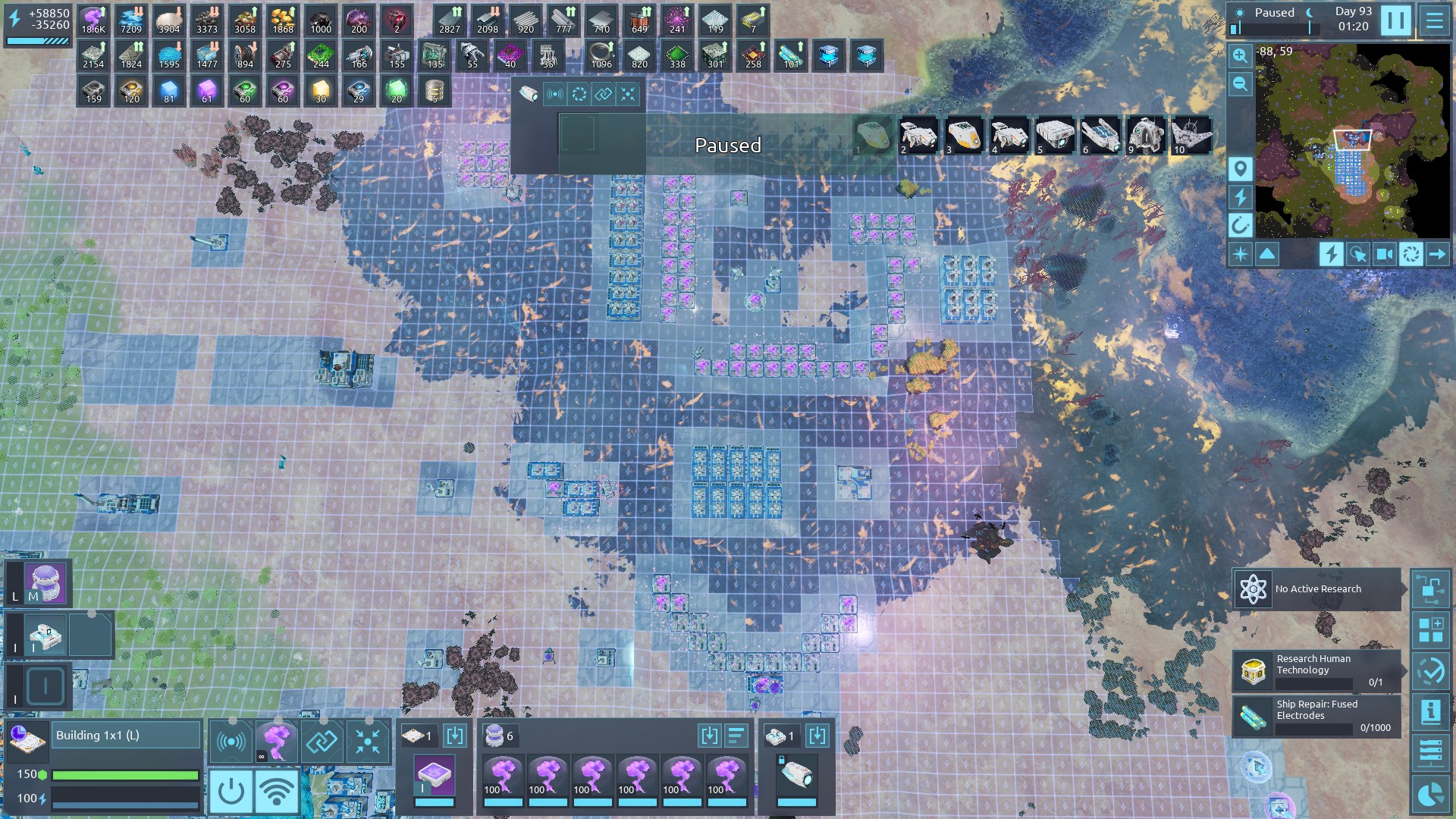This screenshot has width=1456, height=819.
Task: Toggle the camera view button under minimap
Action: point(1384,254)
